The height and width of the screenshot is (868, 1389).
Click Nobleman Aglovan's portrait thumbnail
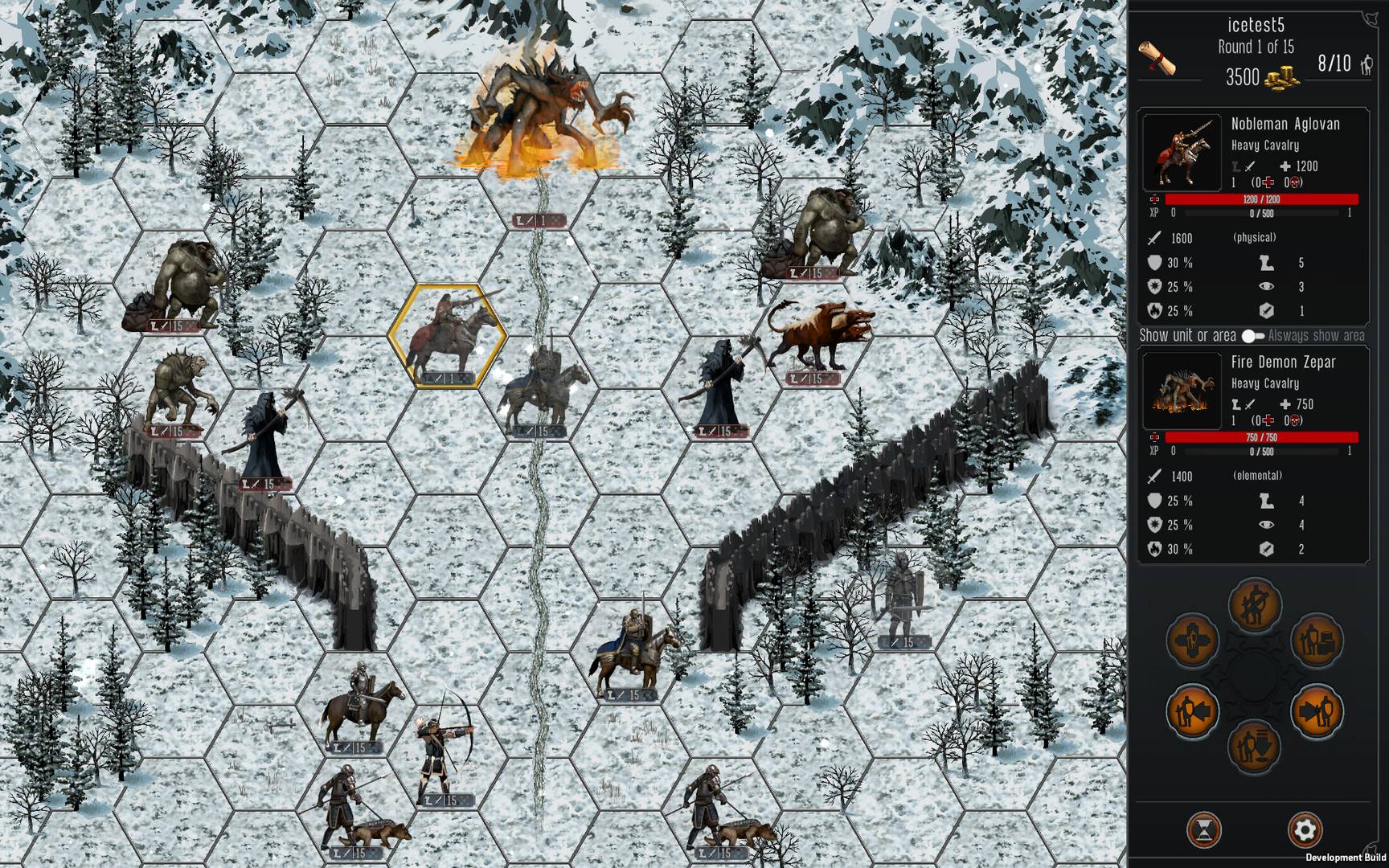click(x=1182, y=154)
